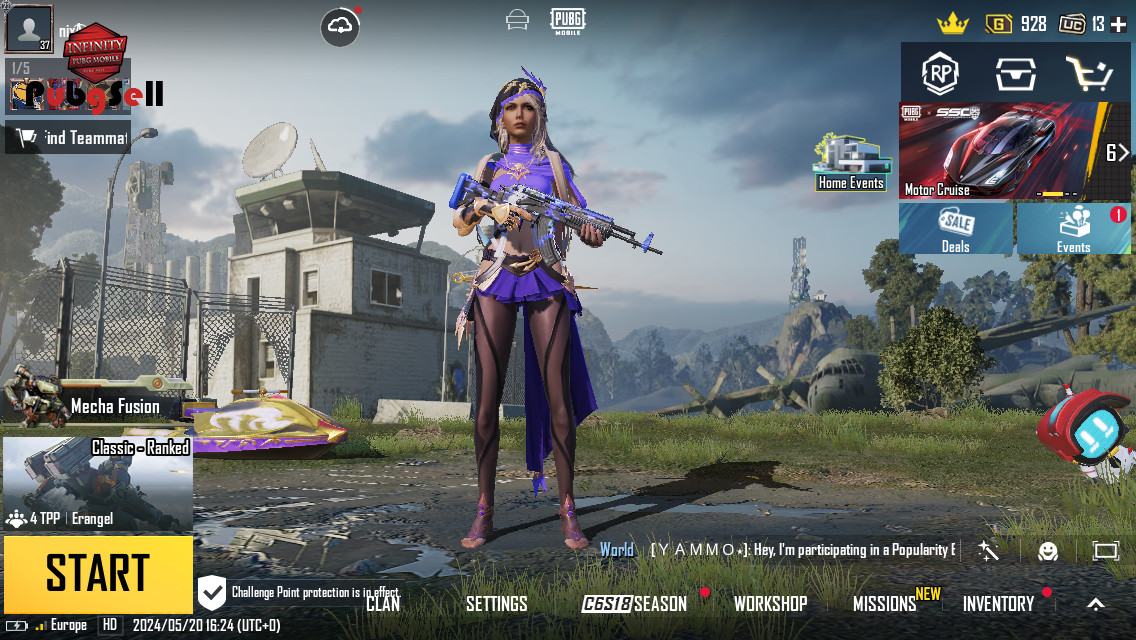Start the match with the START button
1136x640 pixels.
[x=97, y=574]
